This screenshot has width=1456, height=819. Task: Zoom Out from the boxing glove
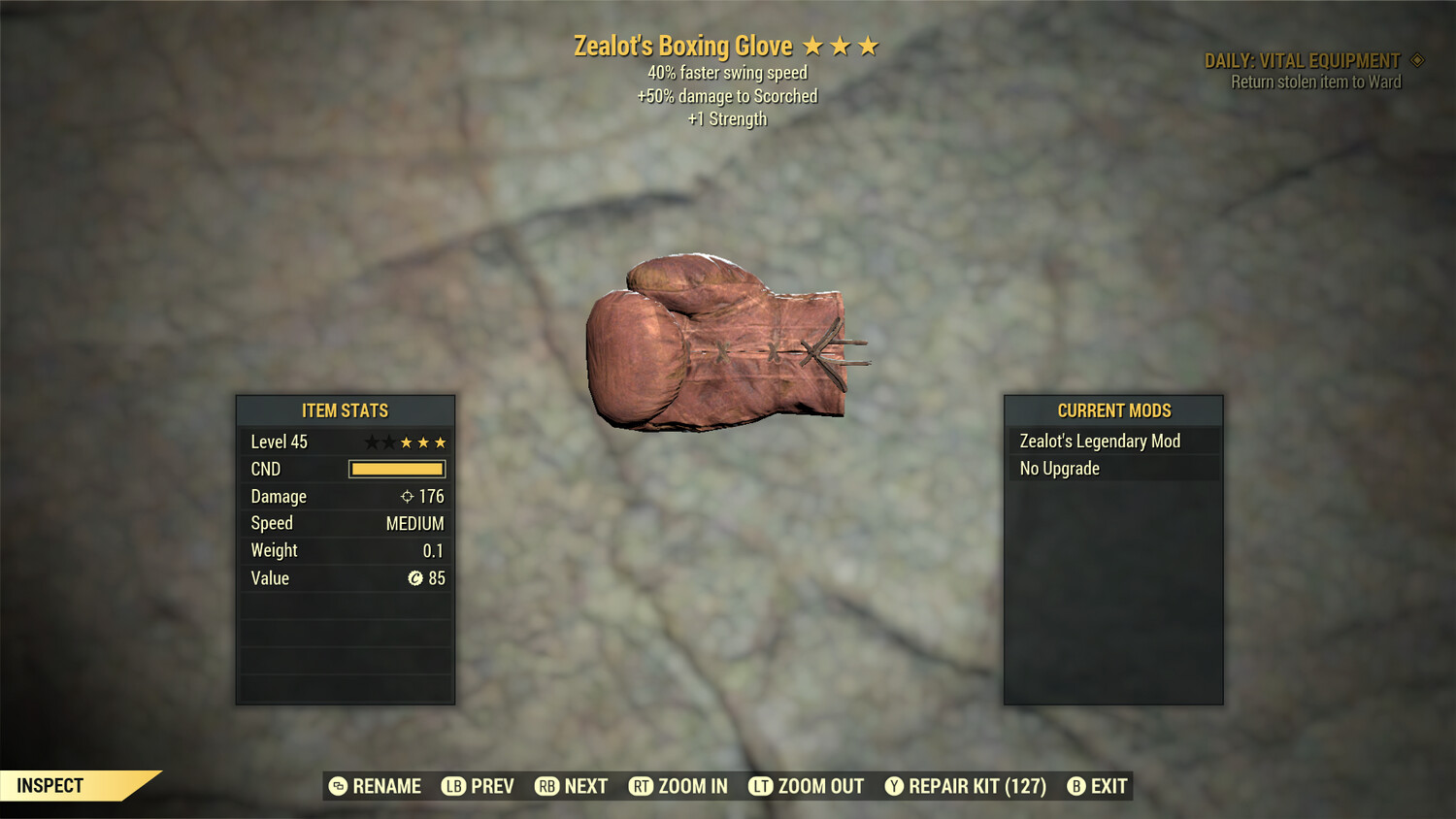(807, 786)
